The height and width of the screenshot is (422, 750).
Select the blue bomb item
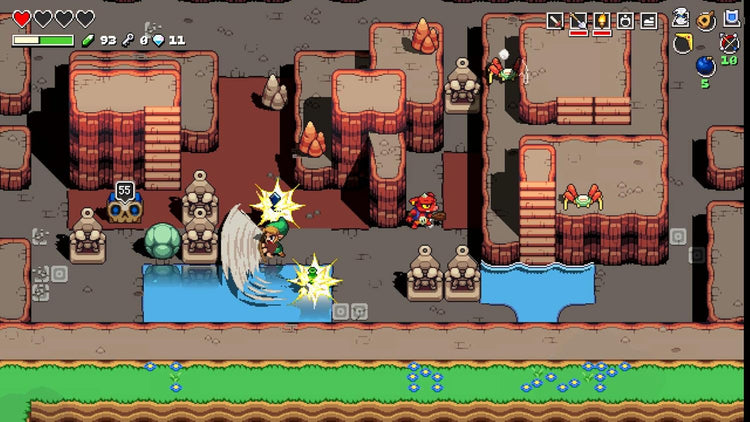pyautogui.click(x=705, y=66)
